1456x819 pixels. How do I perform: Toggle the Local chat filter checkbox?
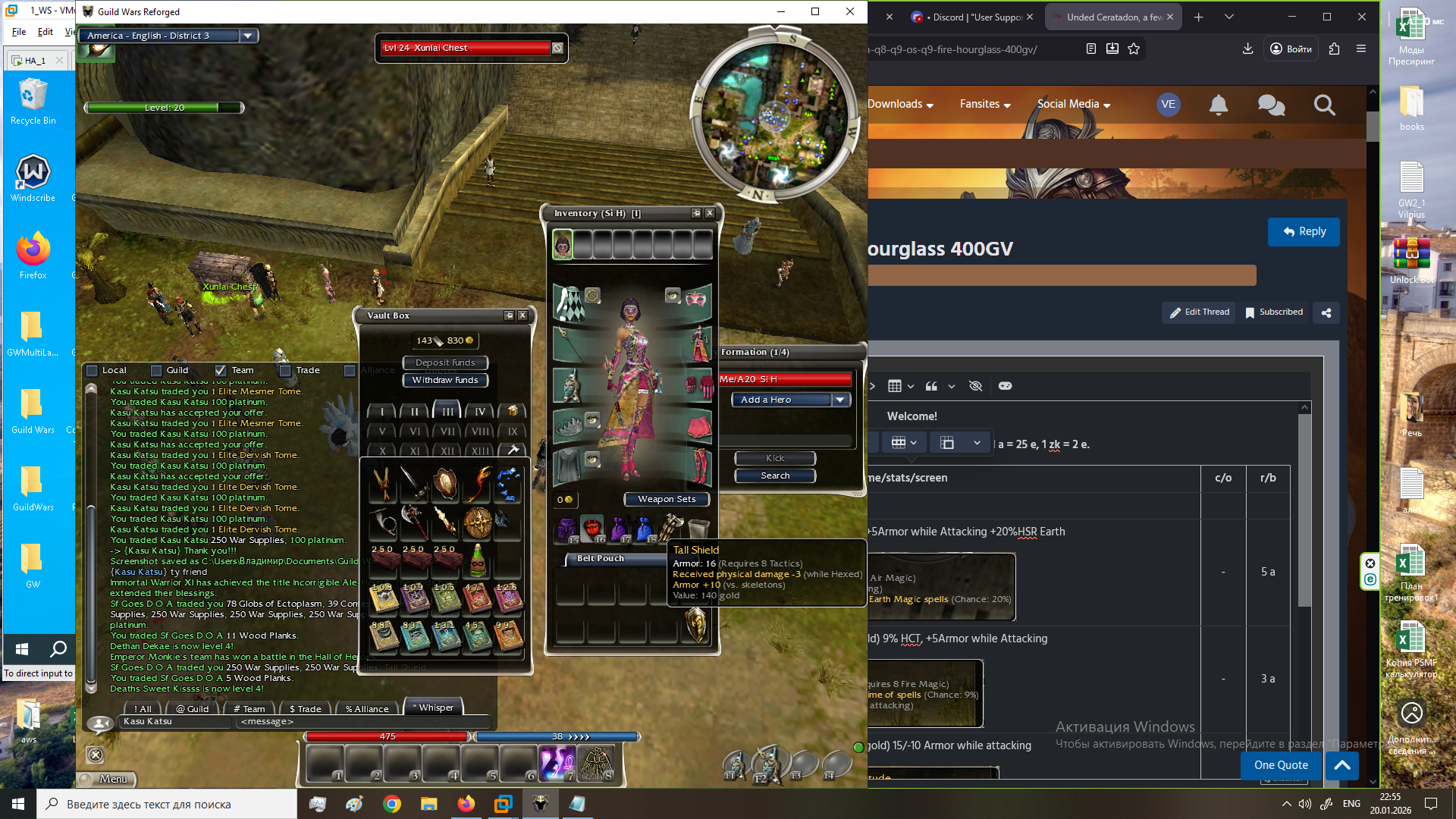click(x=93, y=371)
